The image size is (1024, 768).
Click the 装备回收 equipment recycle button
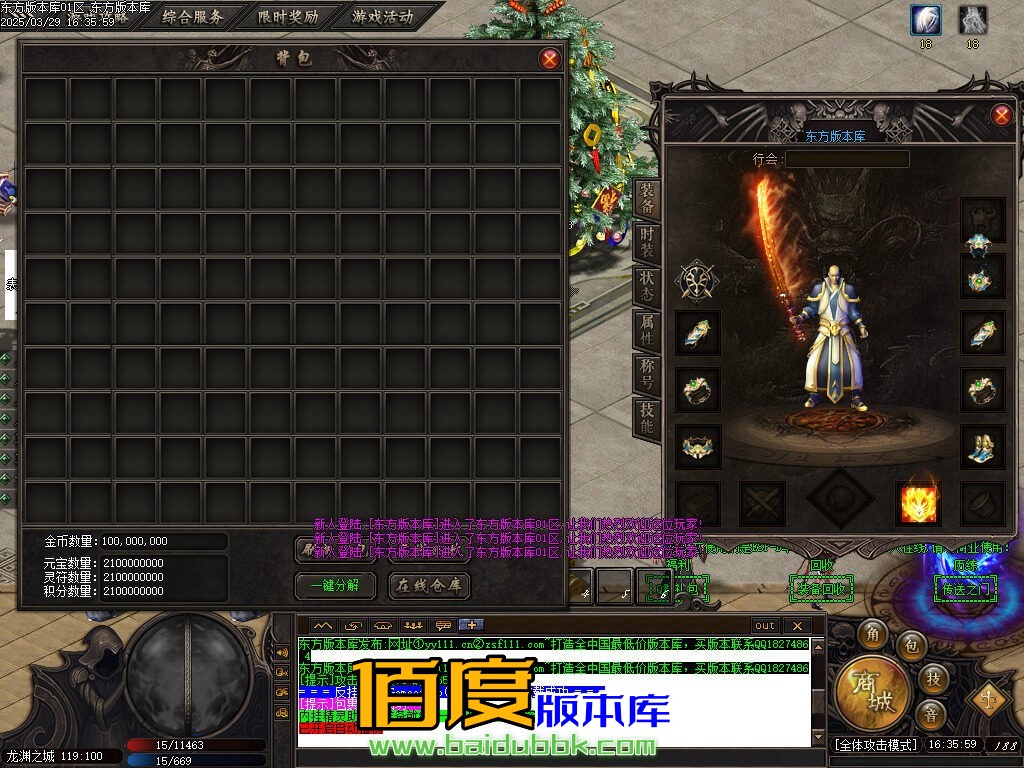[820, 589]
